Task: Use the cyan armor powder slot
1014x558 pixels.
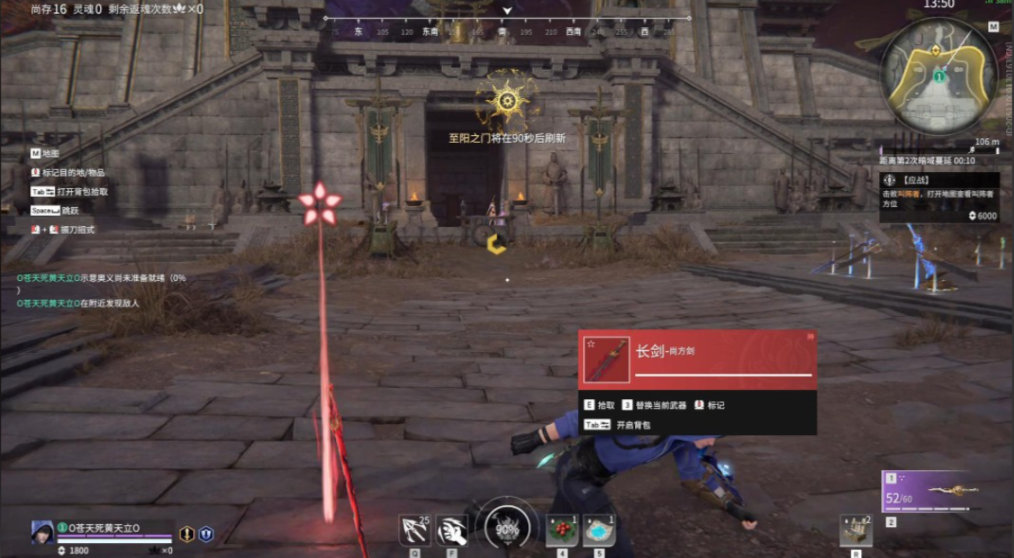Action: (x=599, y=530)
